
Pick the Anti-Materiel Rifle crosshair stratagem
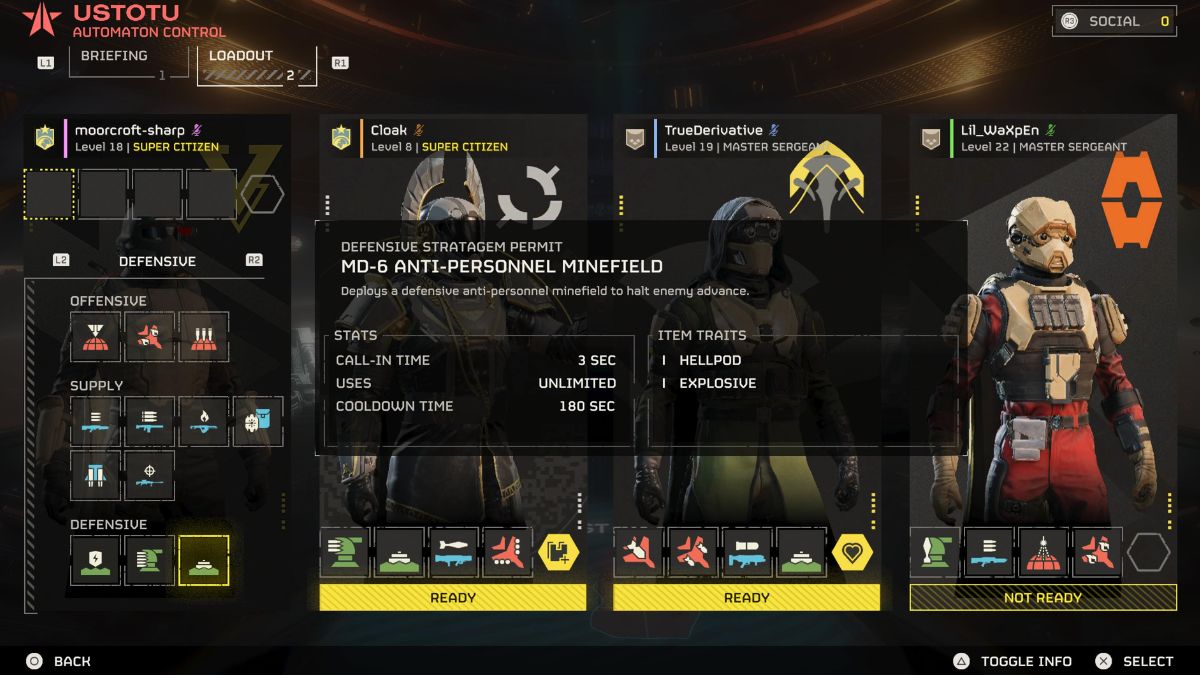coord(149,475)
